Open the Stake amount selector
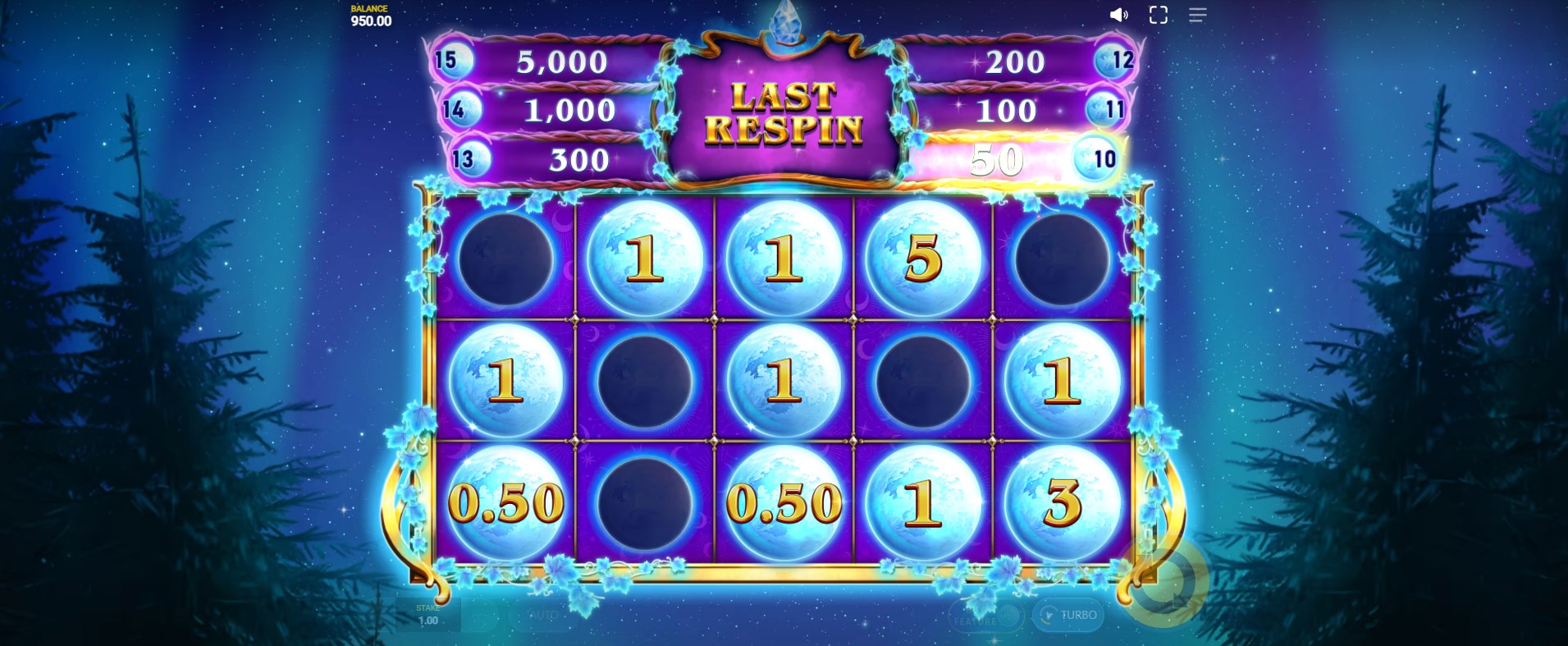 point(427,615)
